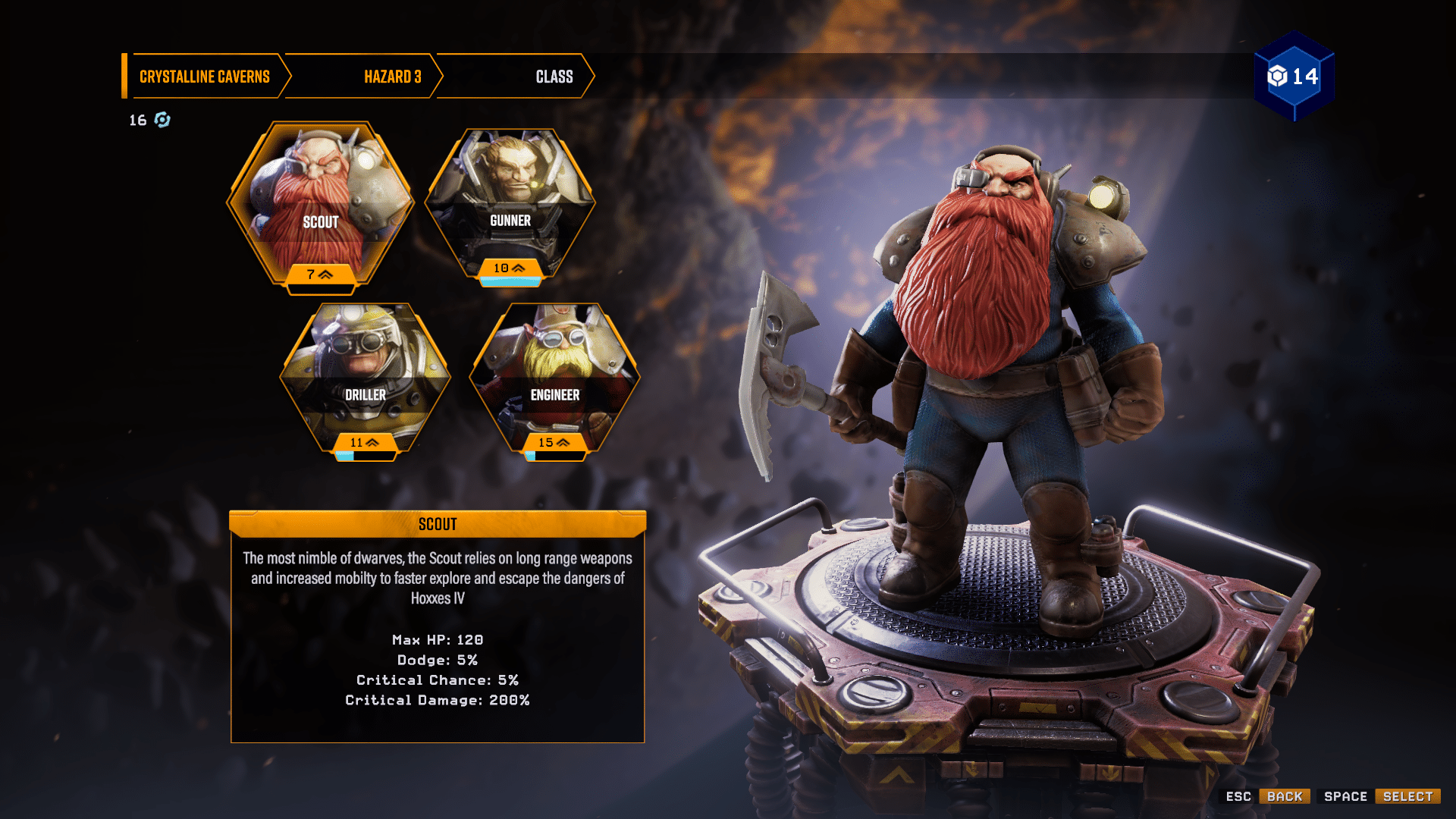
Task: Click the Scout description panel header
Action: (x=438, y=523)
